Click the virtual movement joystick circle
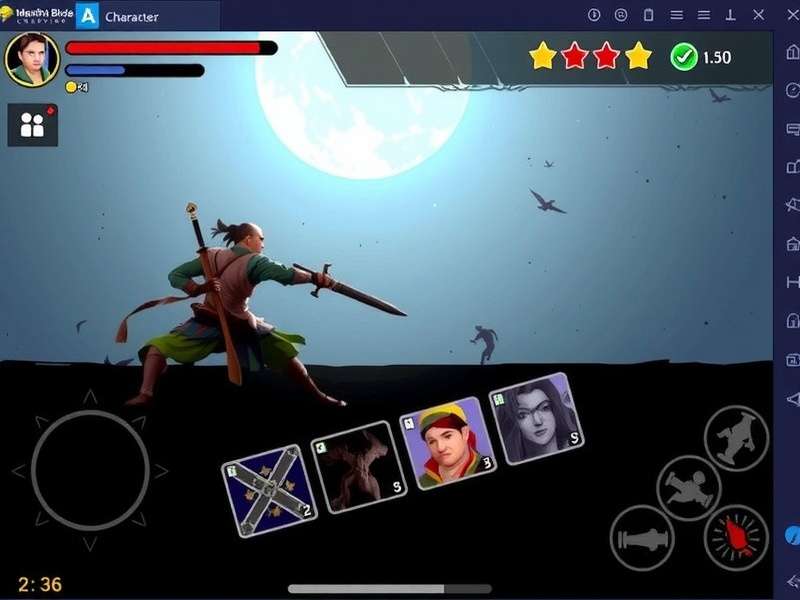 (90, 469)
